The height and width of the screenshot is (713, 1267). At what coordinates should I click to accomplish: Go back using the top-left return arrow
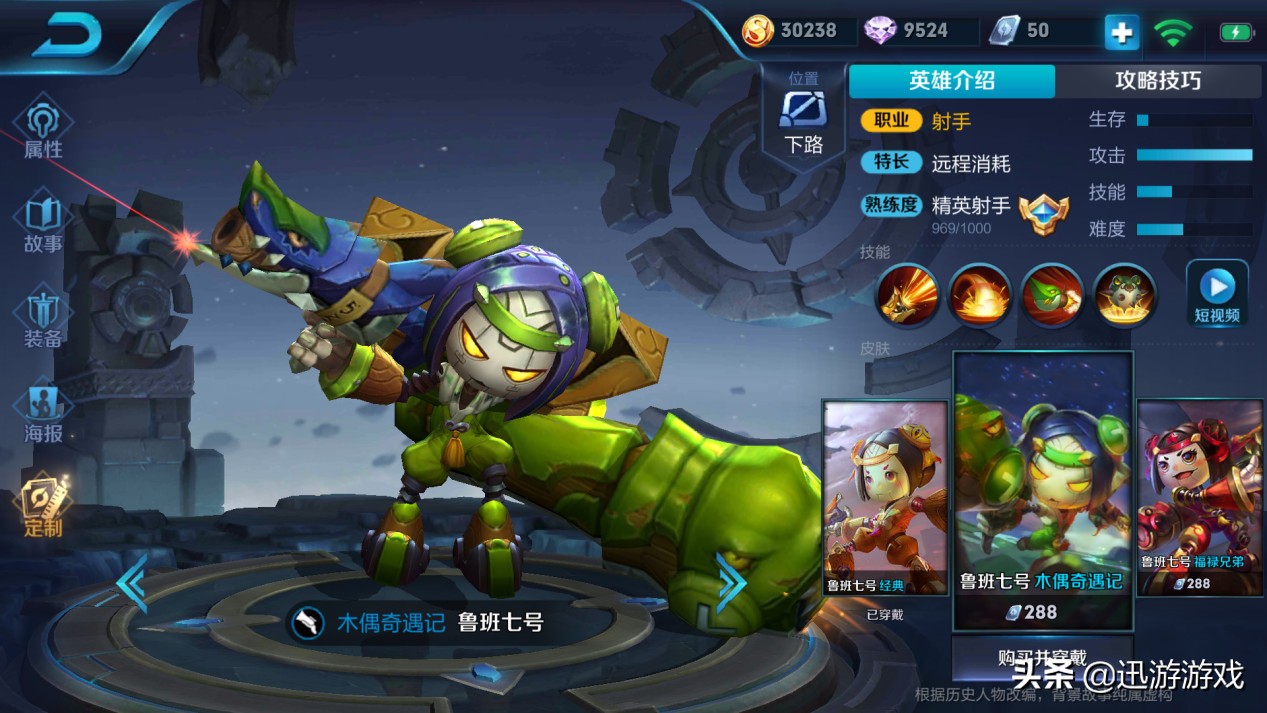pyautogui.click(x=68, y=36)
